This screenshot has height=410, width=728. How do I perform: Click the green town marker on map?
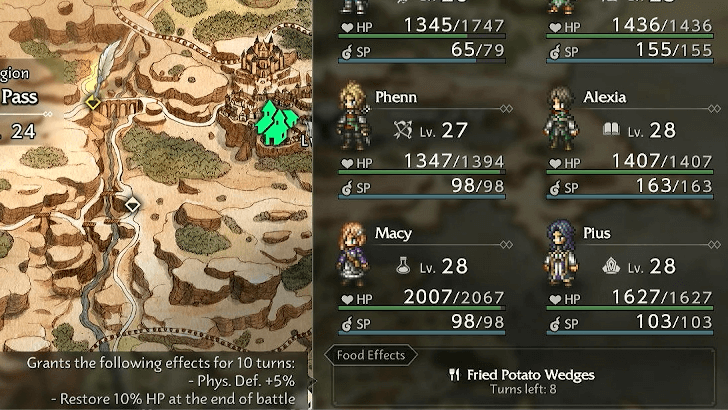click(278, 122)
